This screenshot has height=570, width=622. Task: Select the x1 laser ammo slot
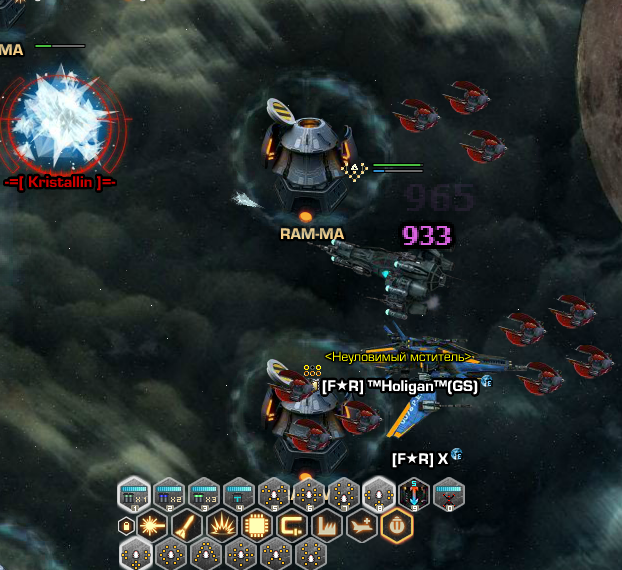point(134,494)
